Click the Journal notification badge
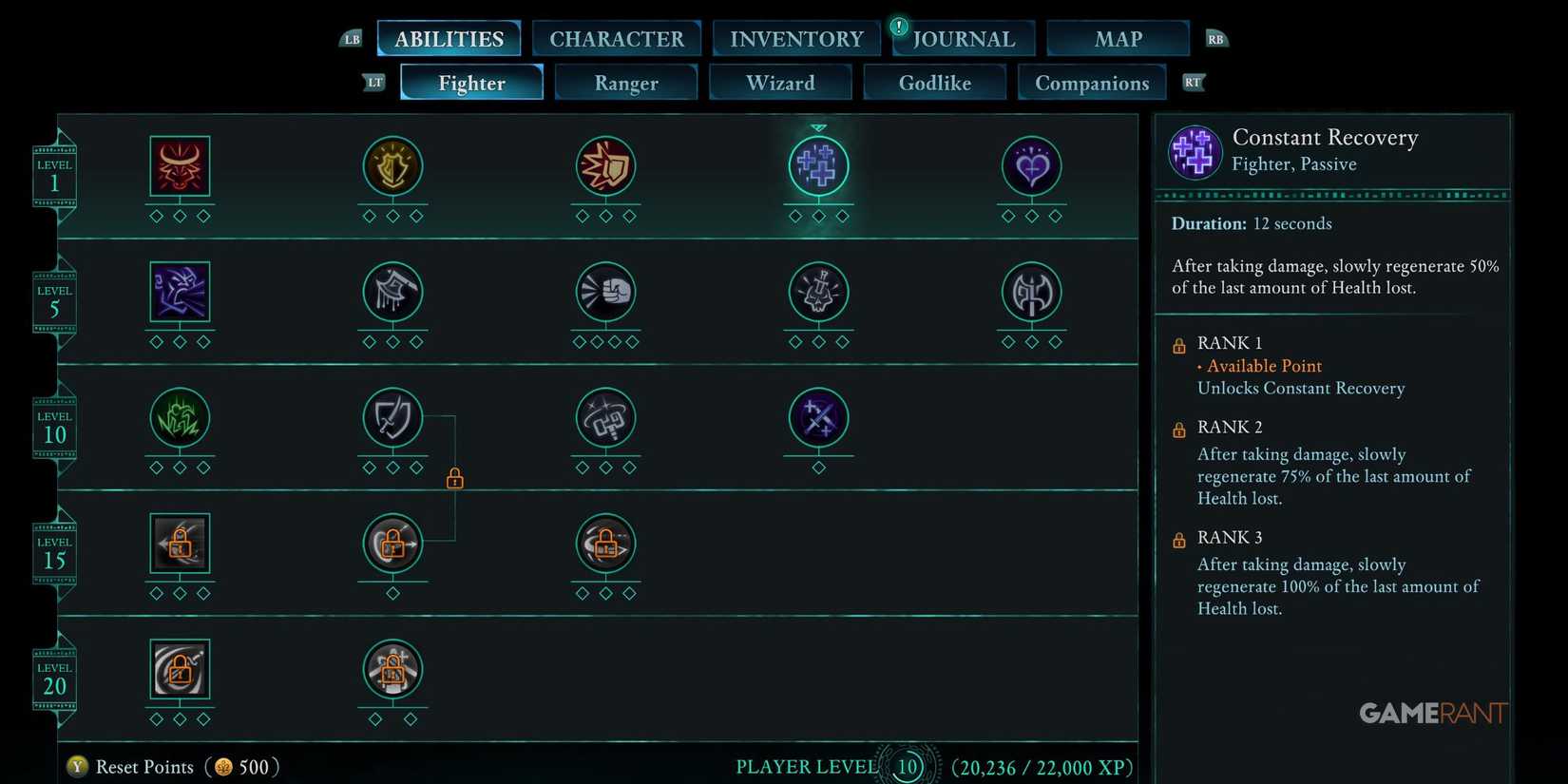The height and width of the screenshot is (784, 1568). 898,27
